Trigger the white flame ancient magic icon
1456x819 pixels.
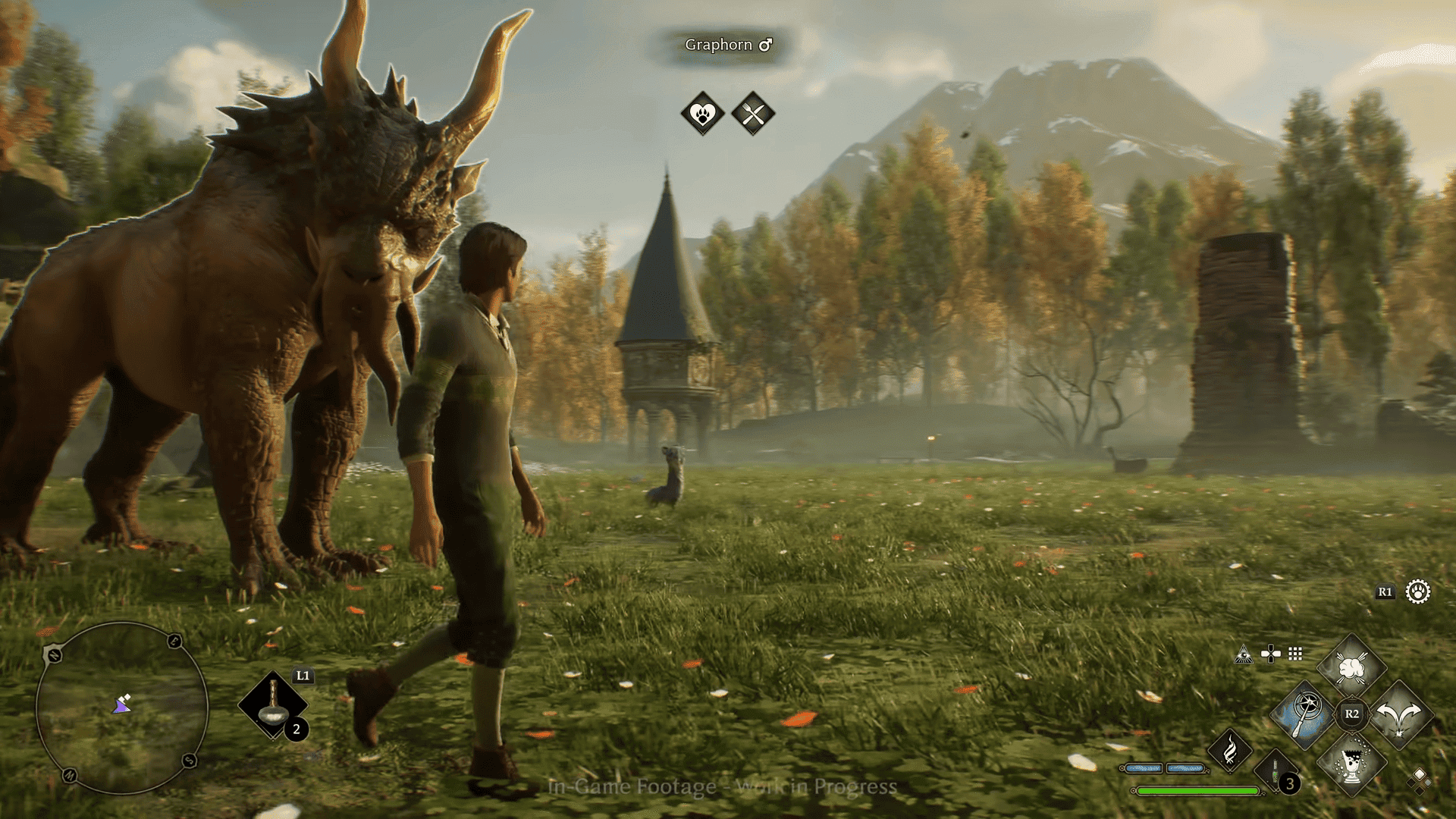coord(1230,751)
